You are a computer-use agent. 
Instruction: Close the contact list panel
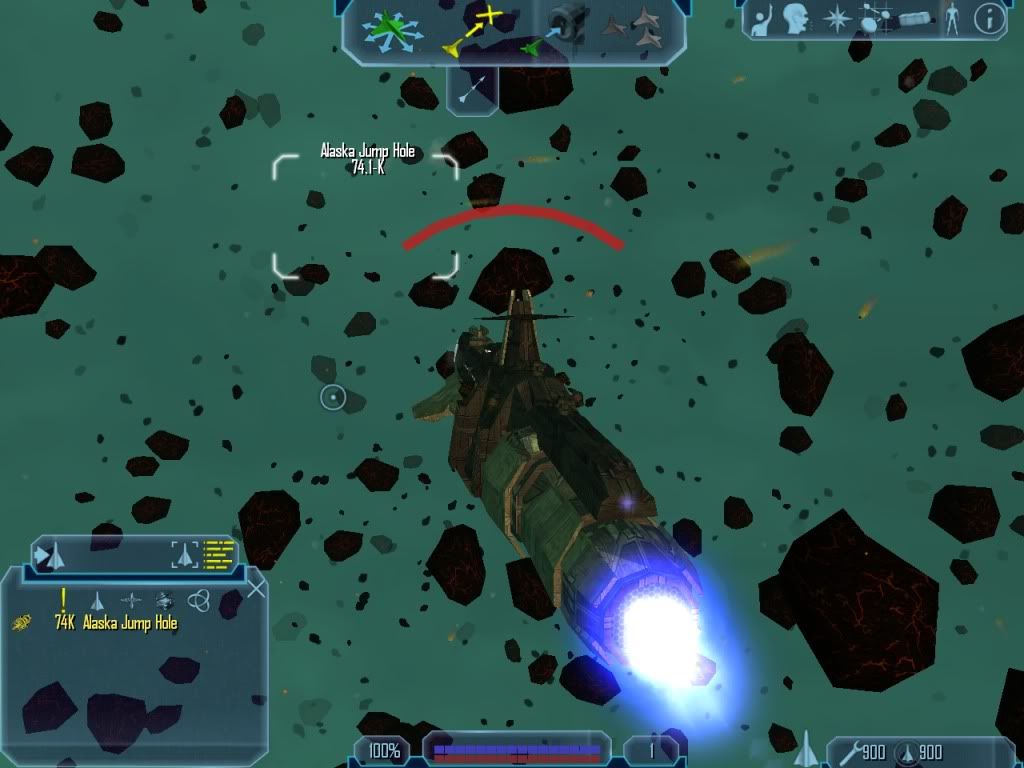click(x=256, y=589)
